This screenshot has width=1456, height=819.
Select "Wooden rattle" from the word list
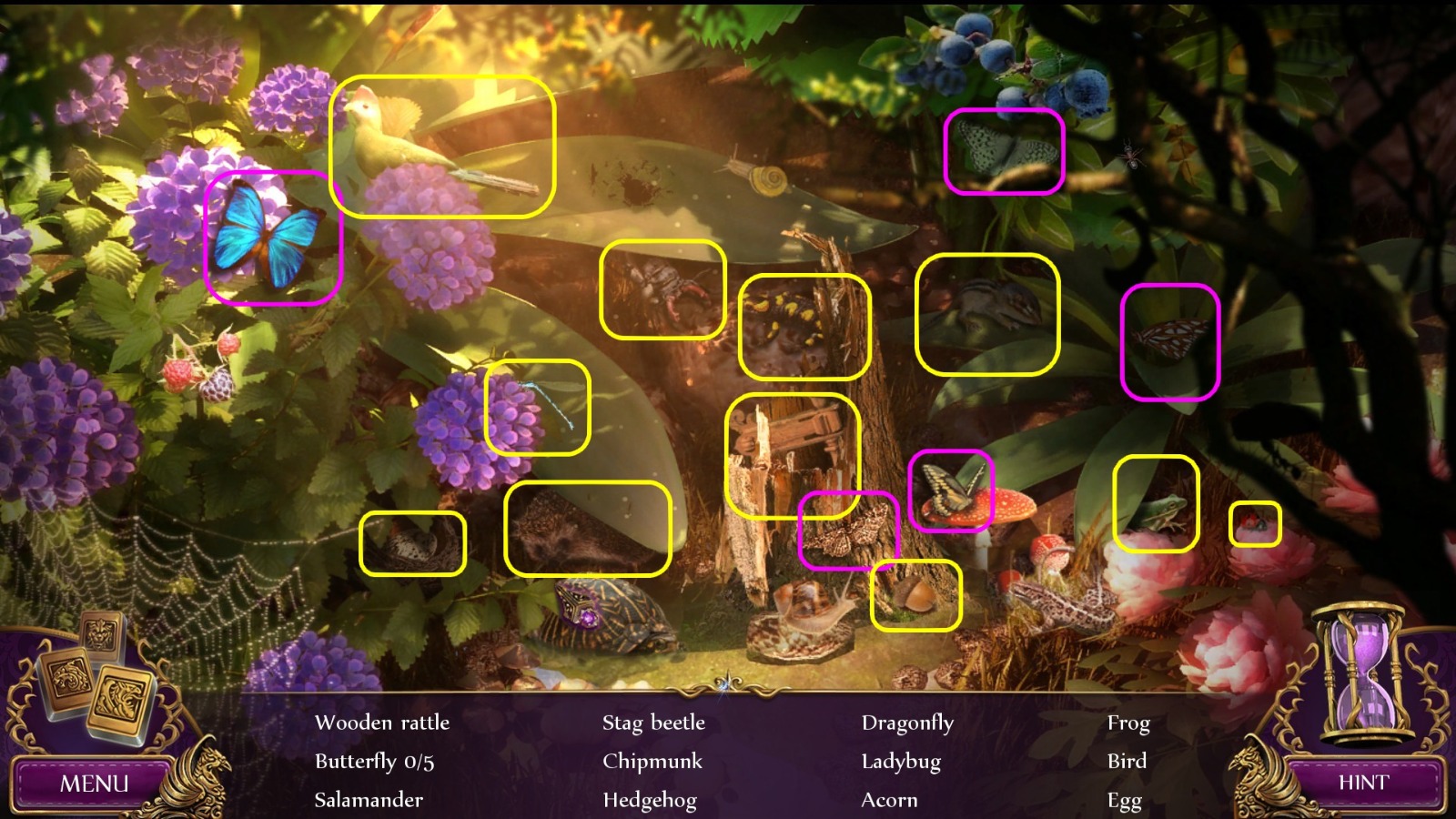(x=382, y=723)
